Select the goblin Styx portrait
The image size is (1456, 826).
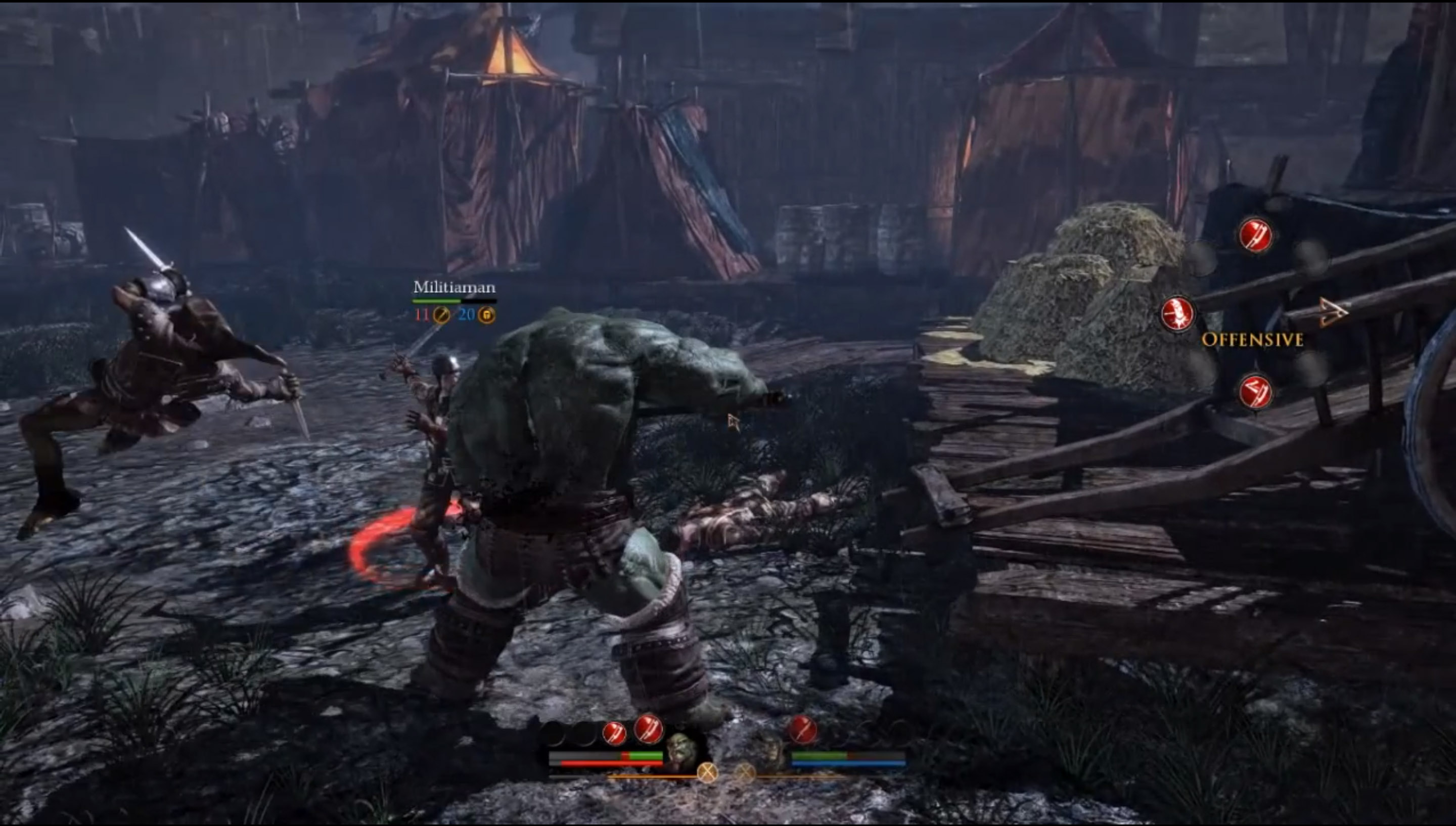click(x=768, y=750)
